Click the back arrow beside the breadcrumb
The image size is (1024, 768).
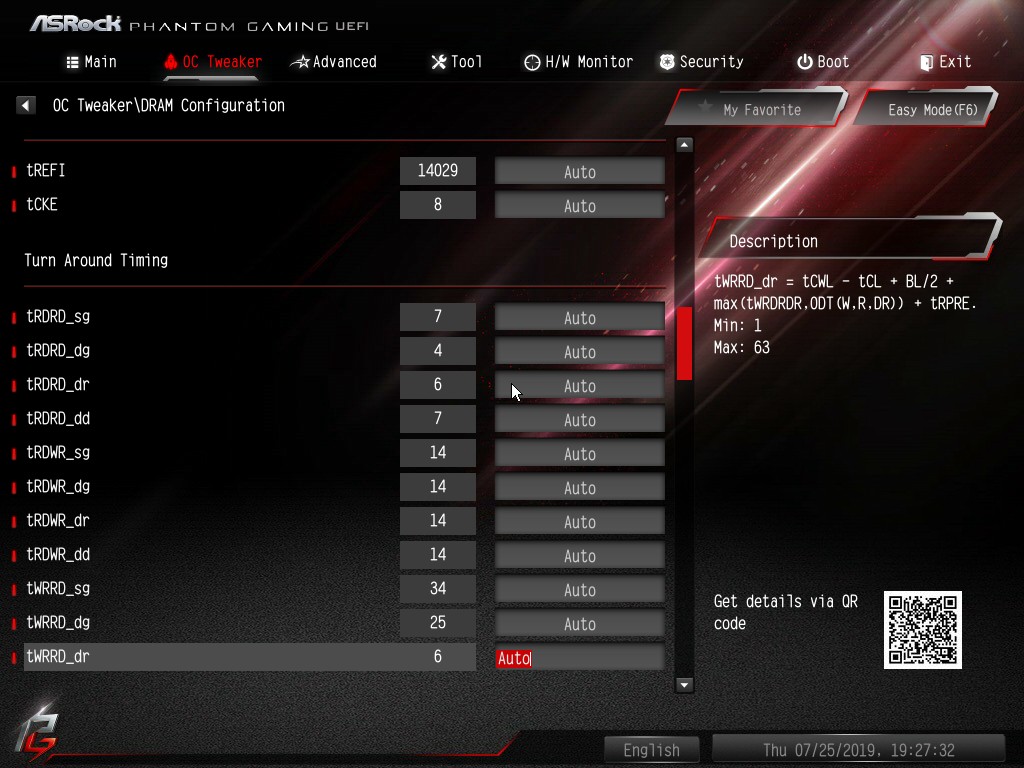click(x=27, y=105)
